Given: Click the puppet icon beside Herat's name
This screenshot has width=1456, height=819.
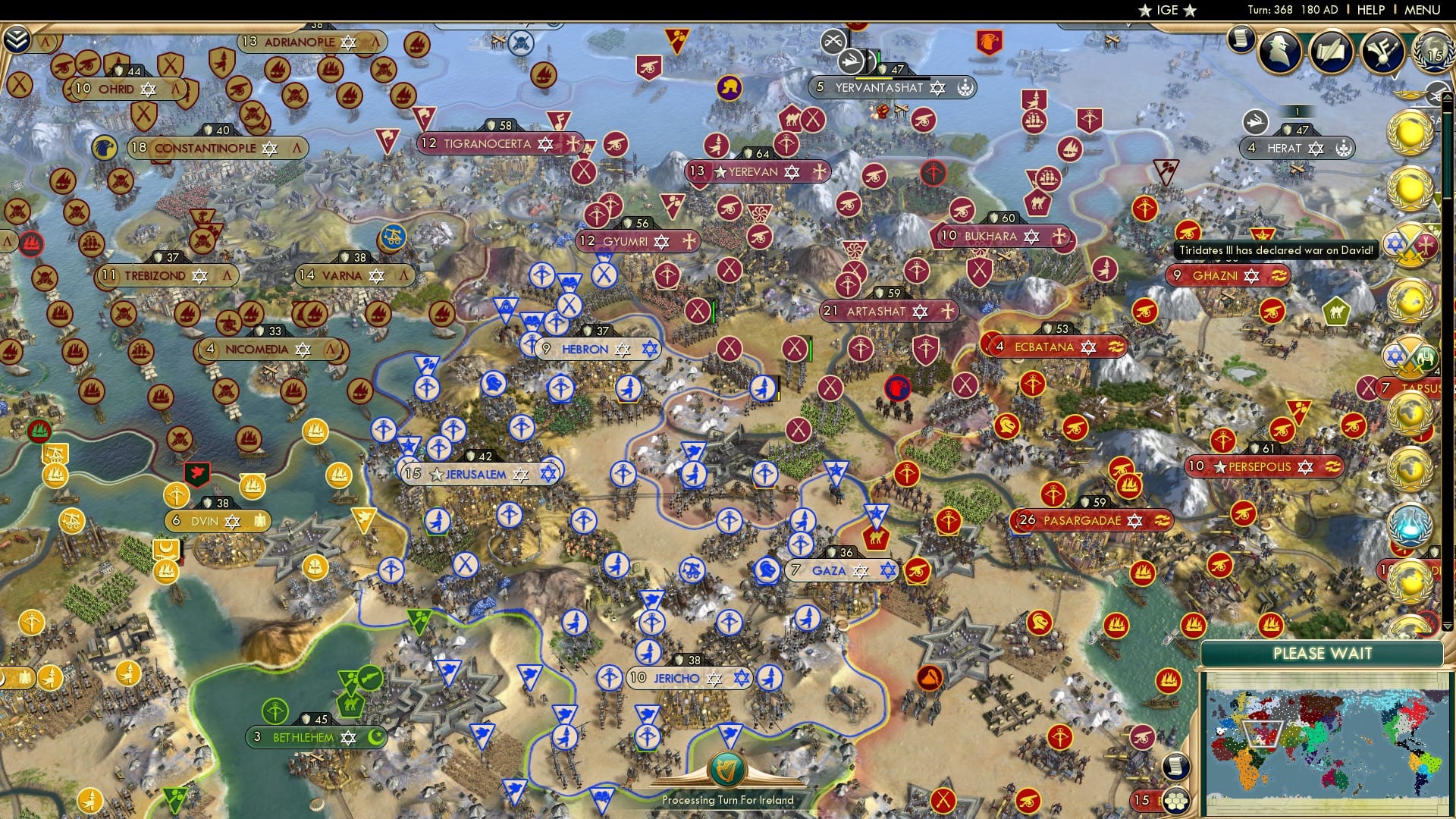Looking at the screenshot, I should (1343, 149).
